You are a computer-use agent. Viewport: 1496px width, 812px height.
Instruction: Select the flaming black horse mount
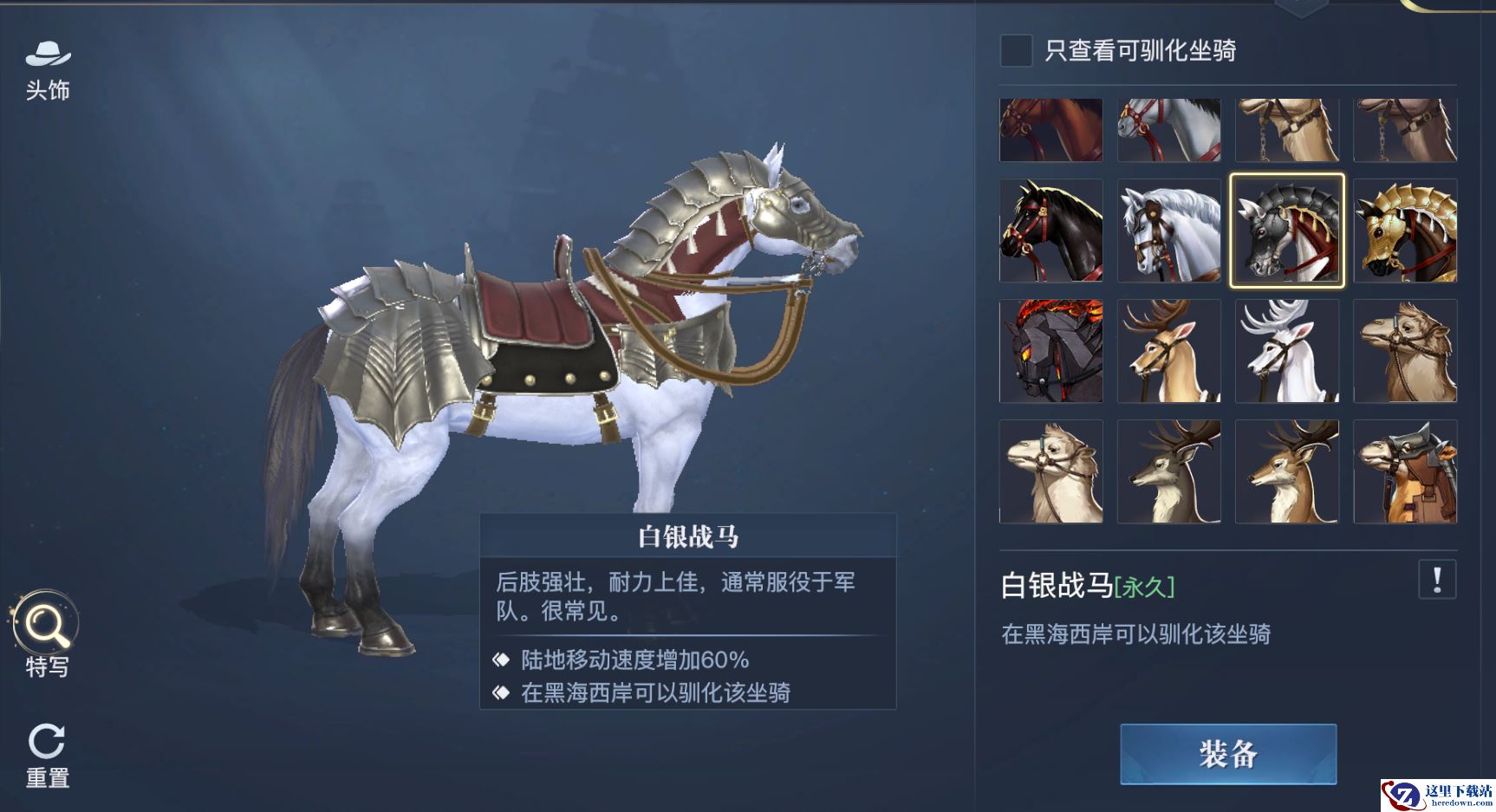1050,351
